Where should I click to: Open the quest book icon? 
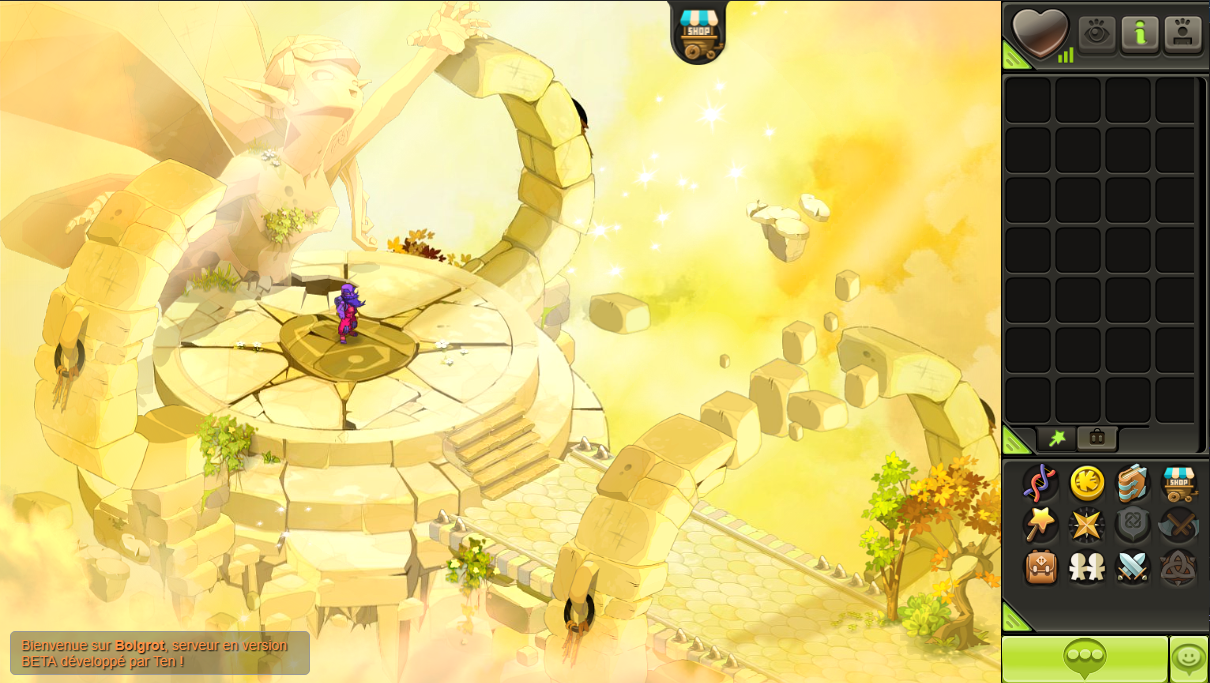[x=1133, y=483]
